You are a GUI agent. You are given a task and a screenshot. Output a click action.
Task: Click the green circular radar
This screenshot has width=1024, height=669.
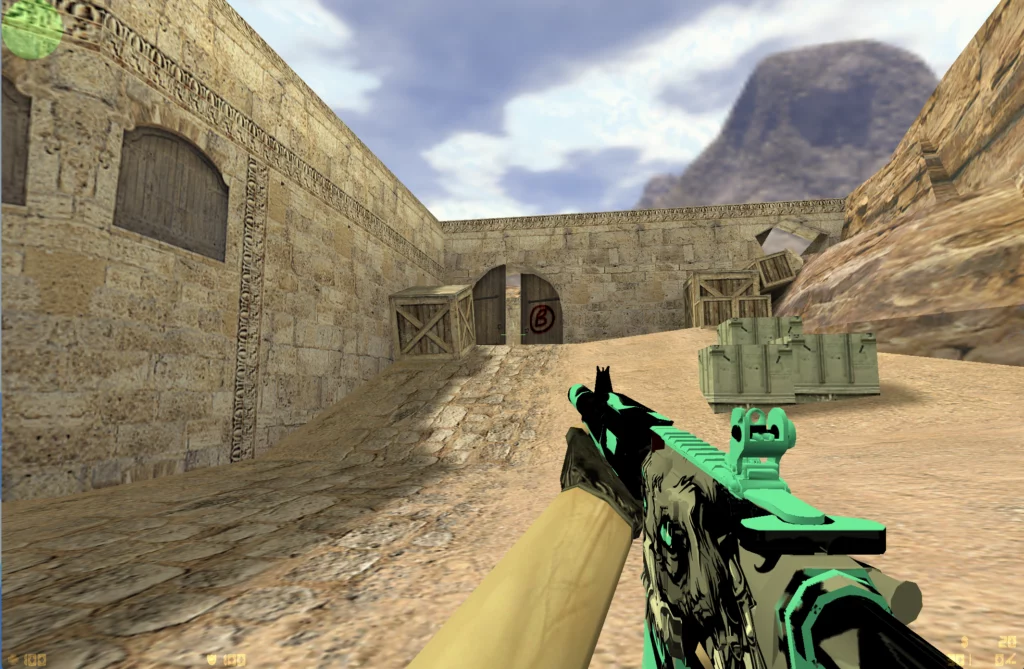[32, 28]
